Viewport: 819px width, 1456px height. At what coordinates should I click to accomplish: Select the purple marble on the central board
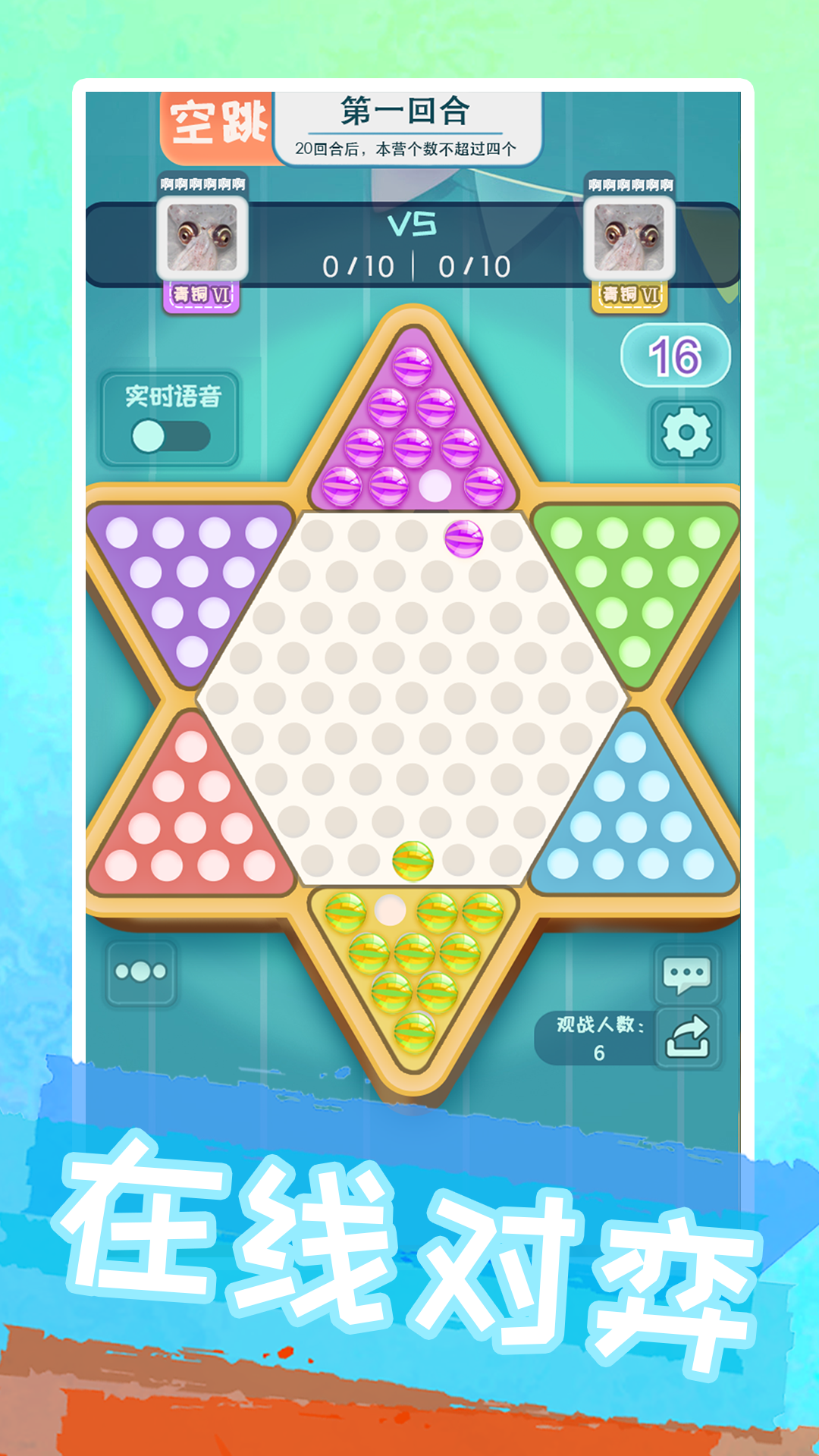(x=463, y=538)
